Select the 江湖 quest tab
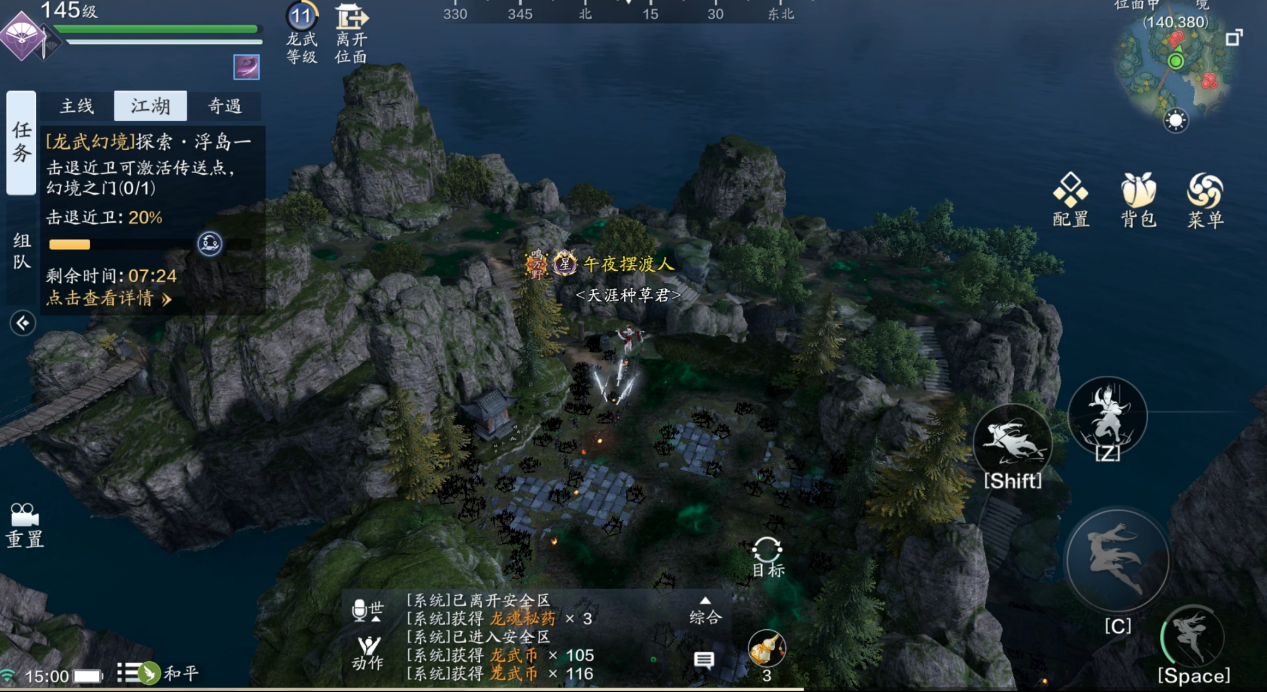 point(150,106)
